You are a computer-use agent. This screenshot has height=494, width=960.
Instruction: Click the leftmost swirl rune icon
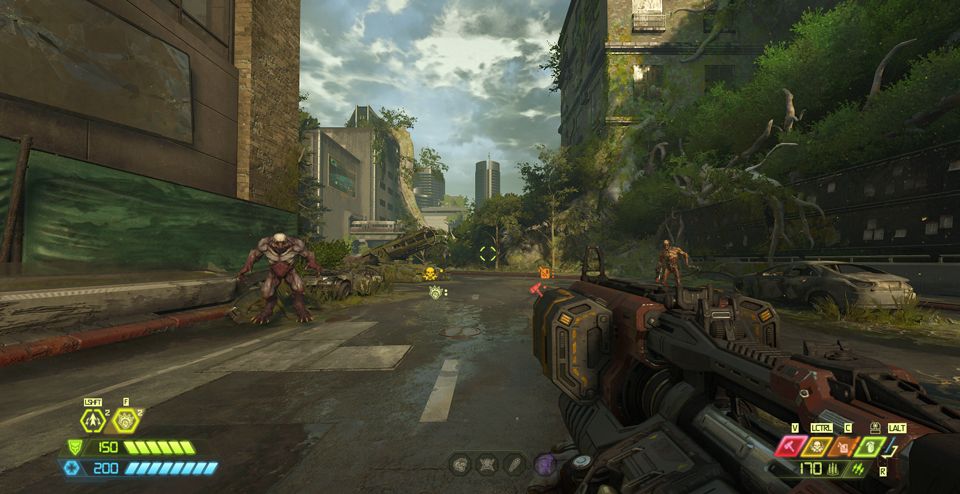(460, 463)
